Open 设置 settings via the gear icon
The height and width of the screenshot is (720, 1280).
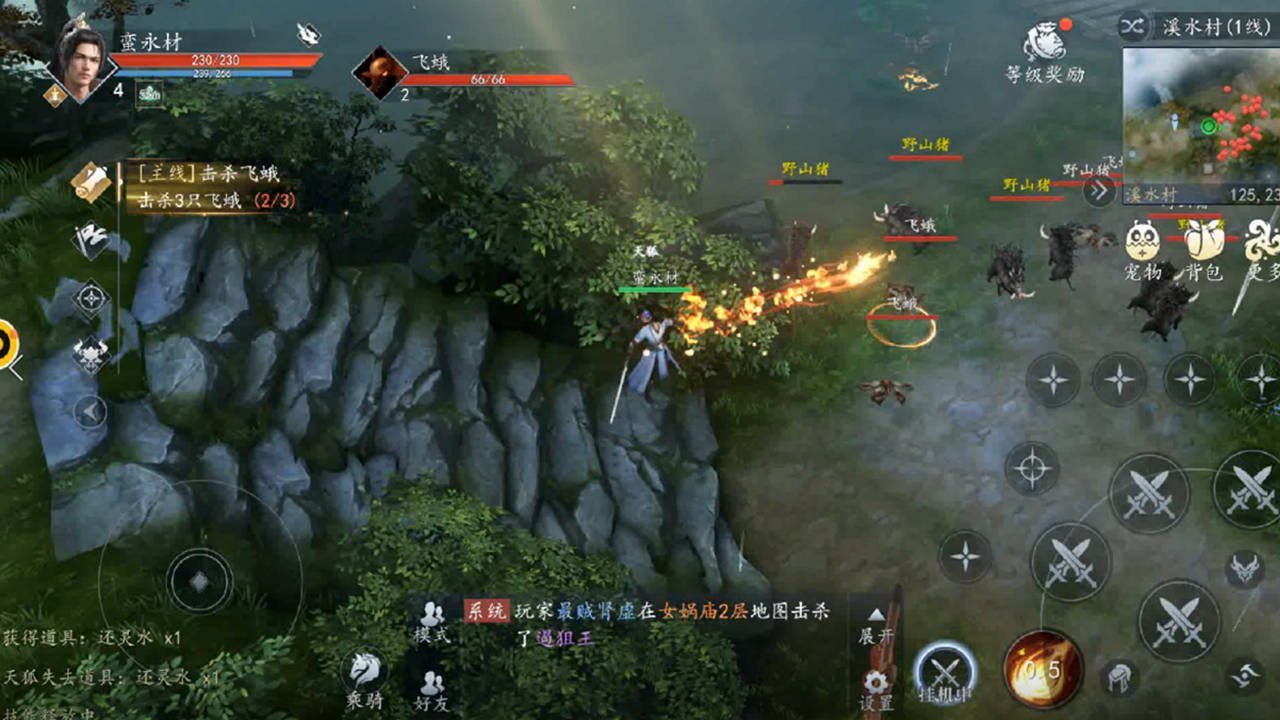click(876, 687)
